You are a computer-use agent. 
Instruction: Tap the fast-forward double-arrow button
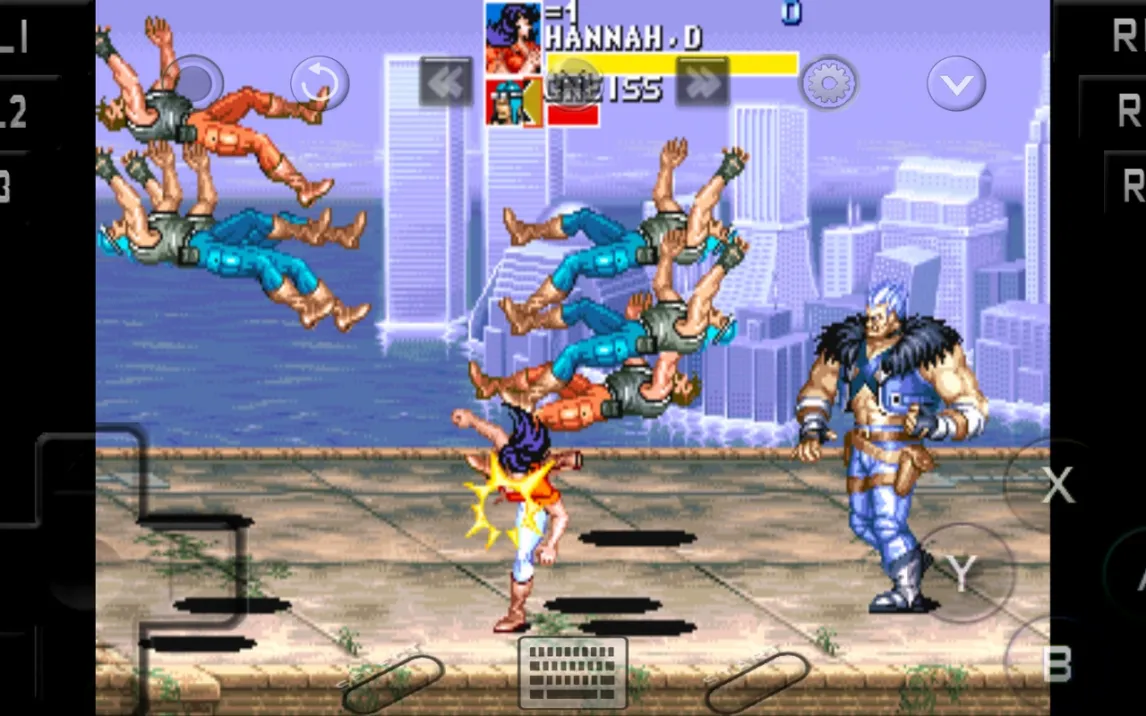click(702, 82)
